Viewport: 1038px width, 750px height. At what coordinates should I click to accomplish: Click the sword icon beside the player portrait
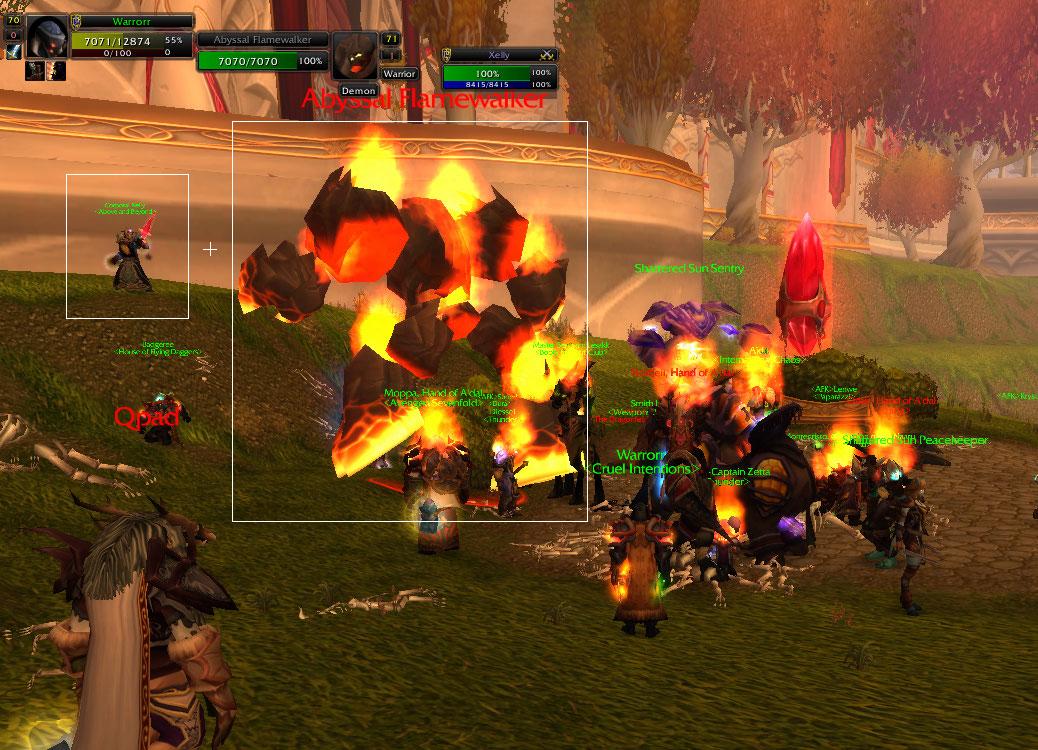[13, 52]
